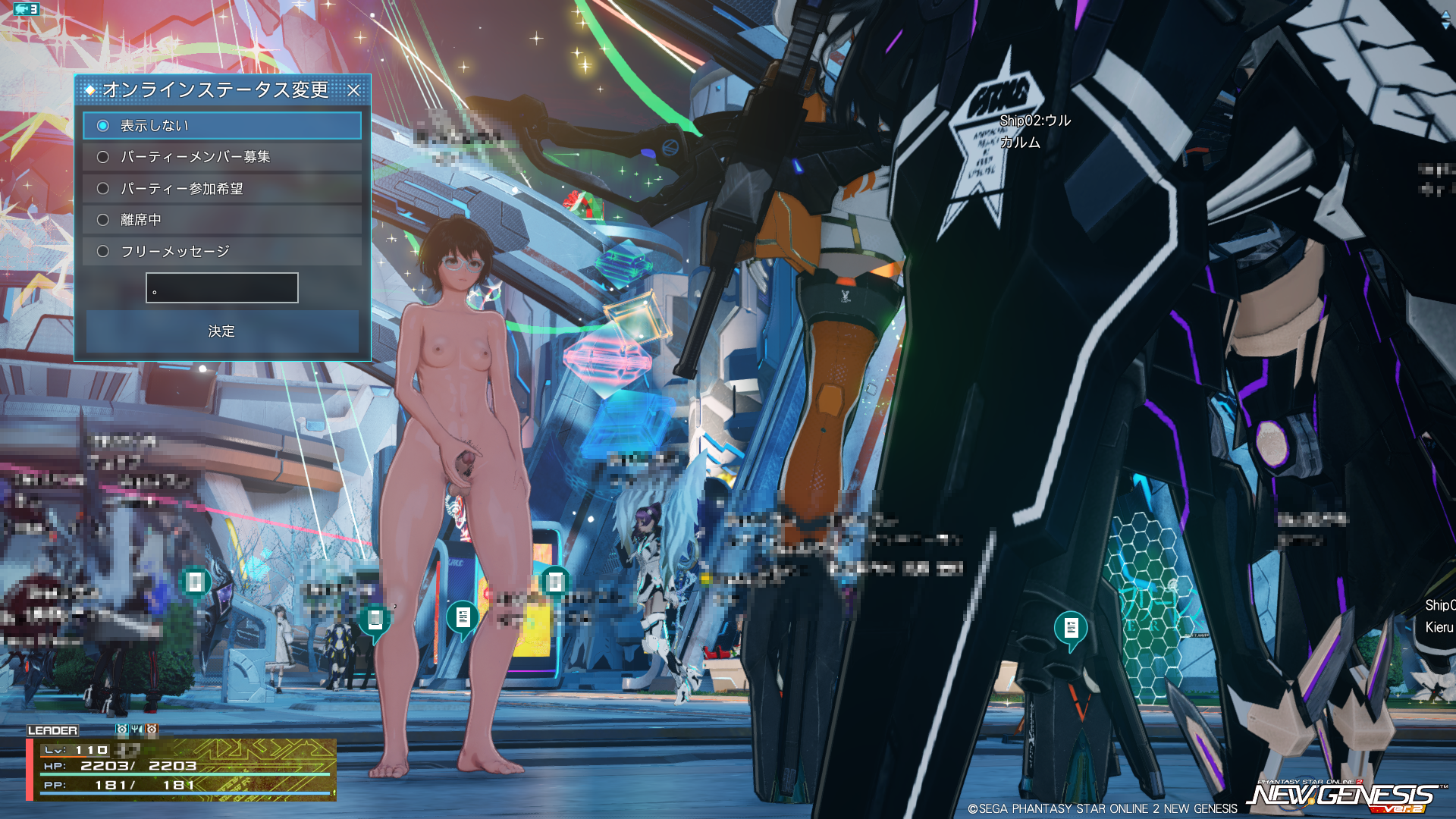Choose パーティーメンバー募集 status
This screenshot has width=1456, height=819.
point(103,157)
